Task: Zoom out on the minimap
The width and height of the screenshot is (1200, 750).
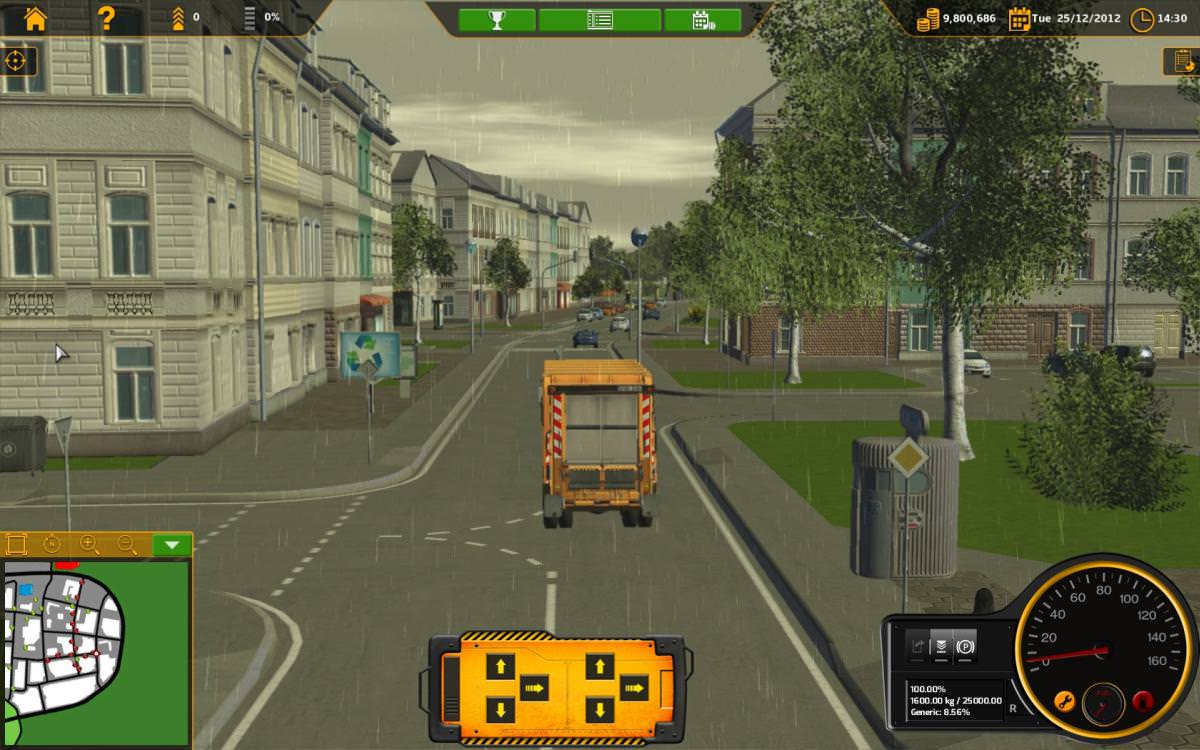Action: [x=127, y=545]
